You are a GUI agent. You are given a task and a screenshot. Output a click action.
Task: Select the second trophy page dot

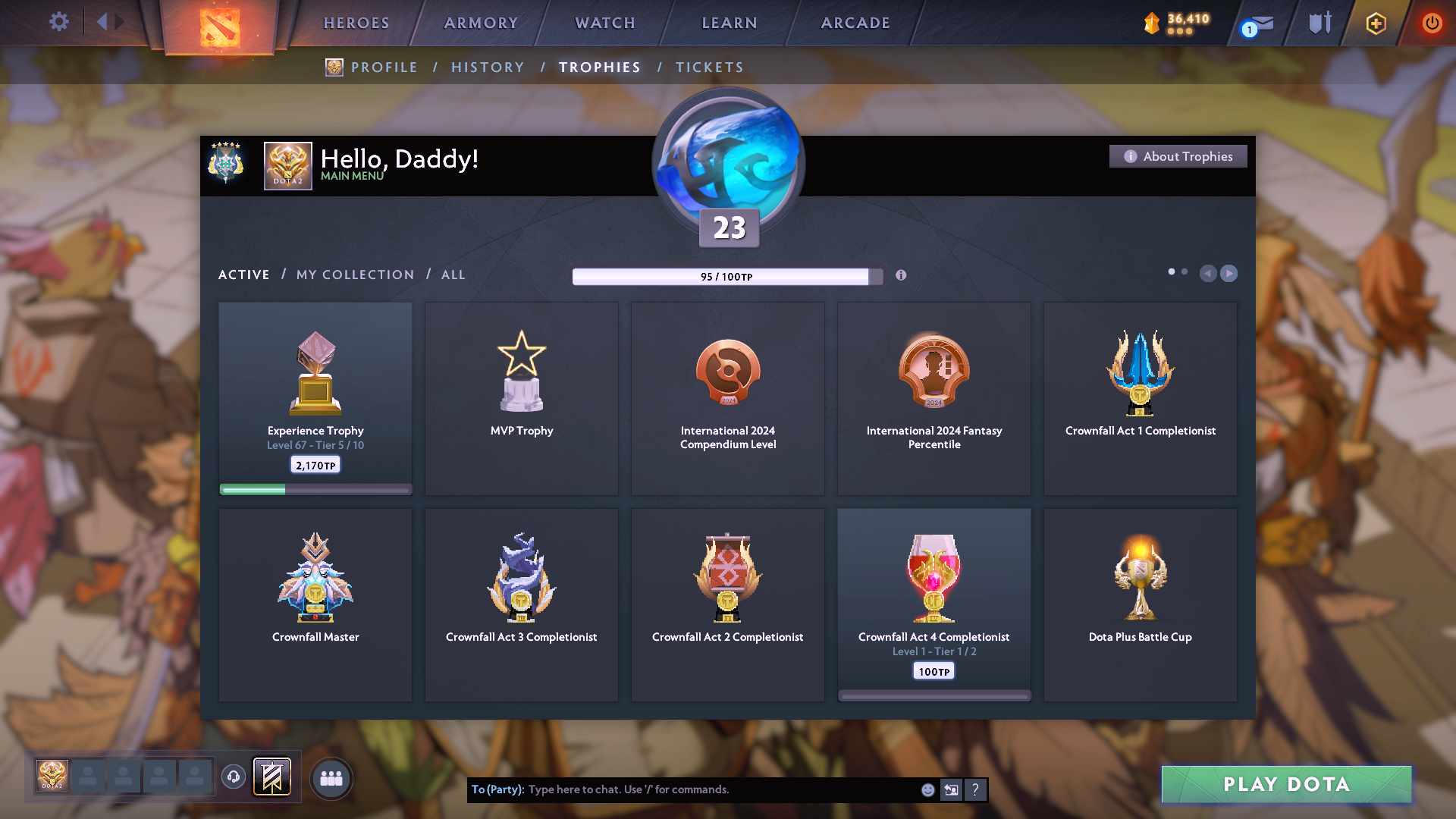[x=1185, y=271]
